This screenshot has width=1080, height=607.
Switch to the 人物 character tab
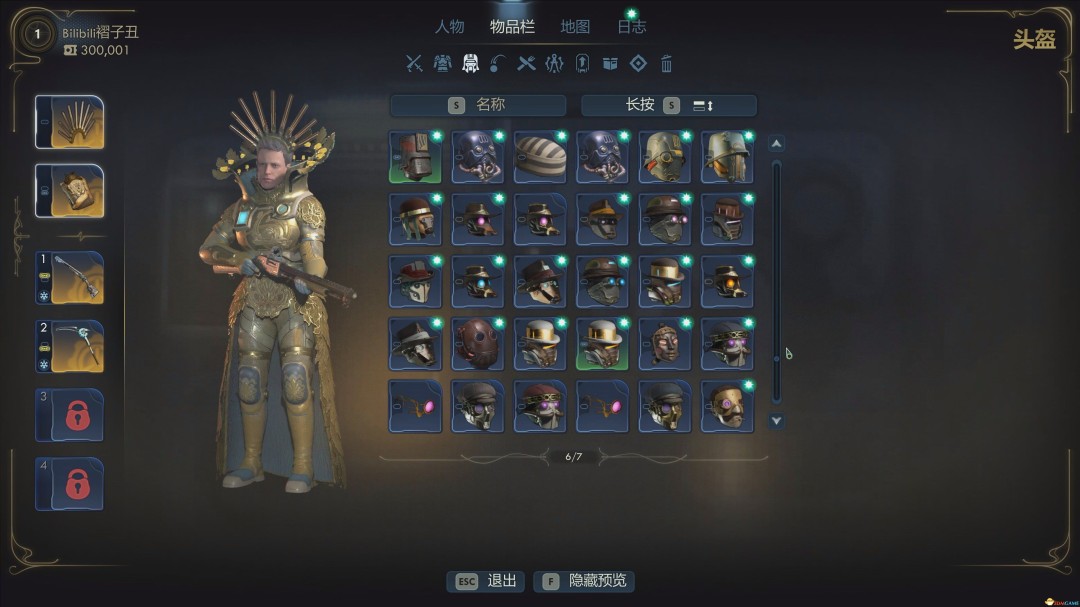(x=450, y=27)
